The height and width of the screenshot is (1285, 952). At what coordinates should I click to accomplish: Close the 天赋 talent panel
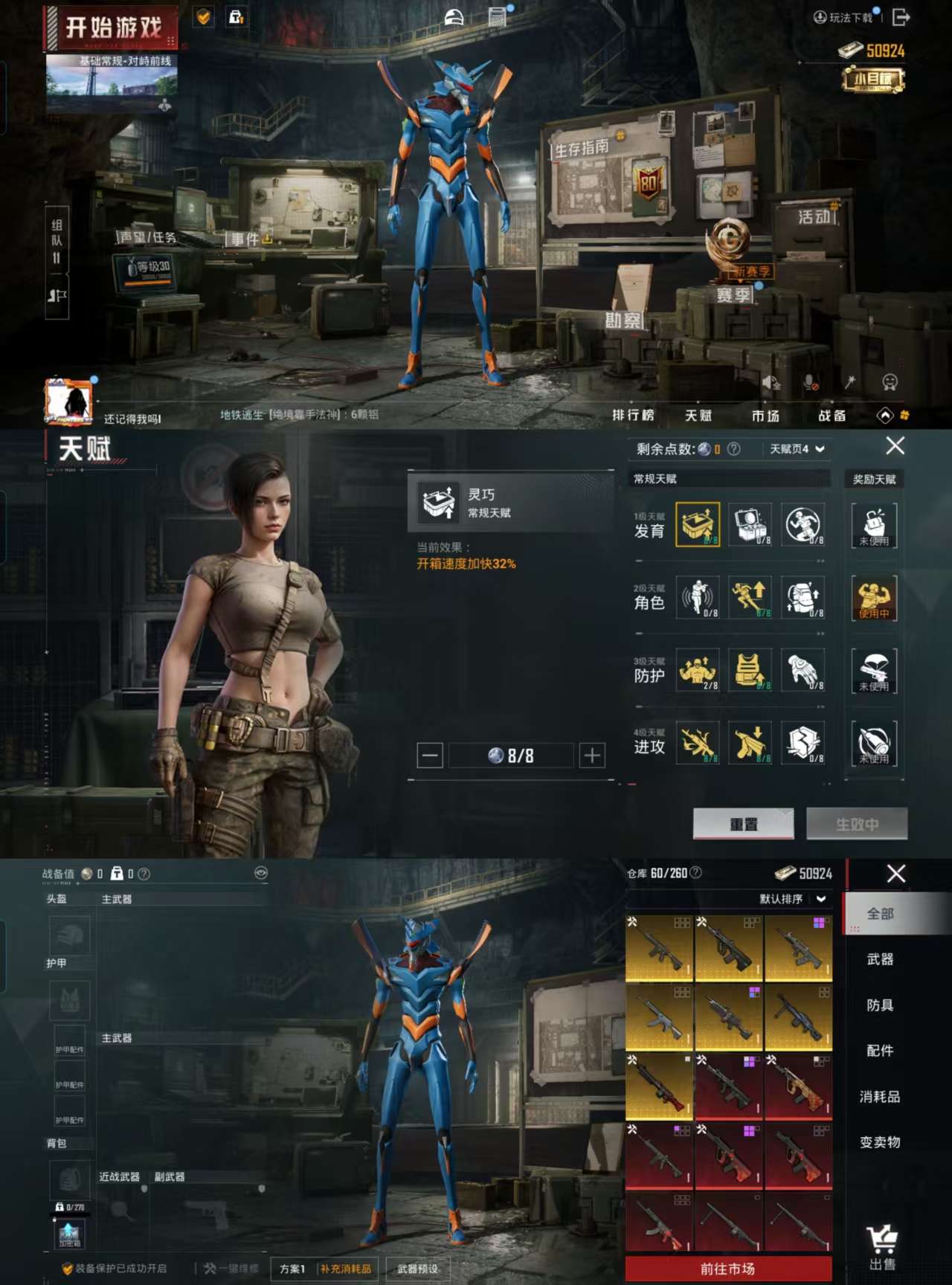(x=895, y=446)
